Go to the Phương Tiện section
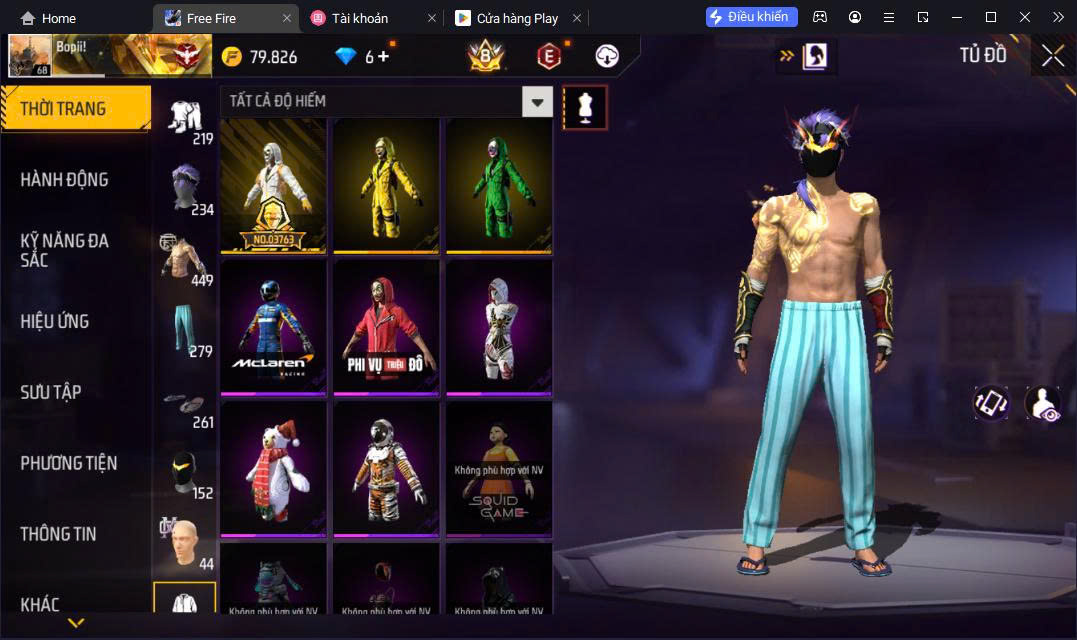Viewport: 1077px width, 640px height. (x=68, y=463)
